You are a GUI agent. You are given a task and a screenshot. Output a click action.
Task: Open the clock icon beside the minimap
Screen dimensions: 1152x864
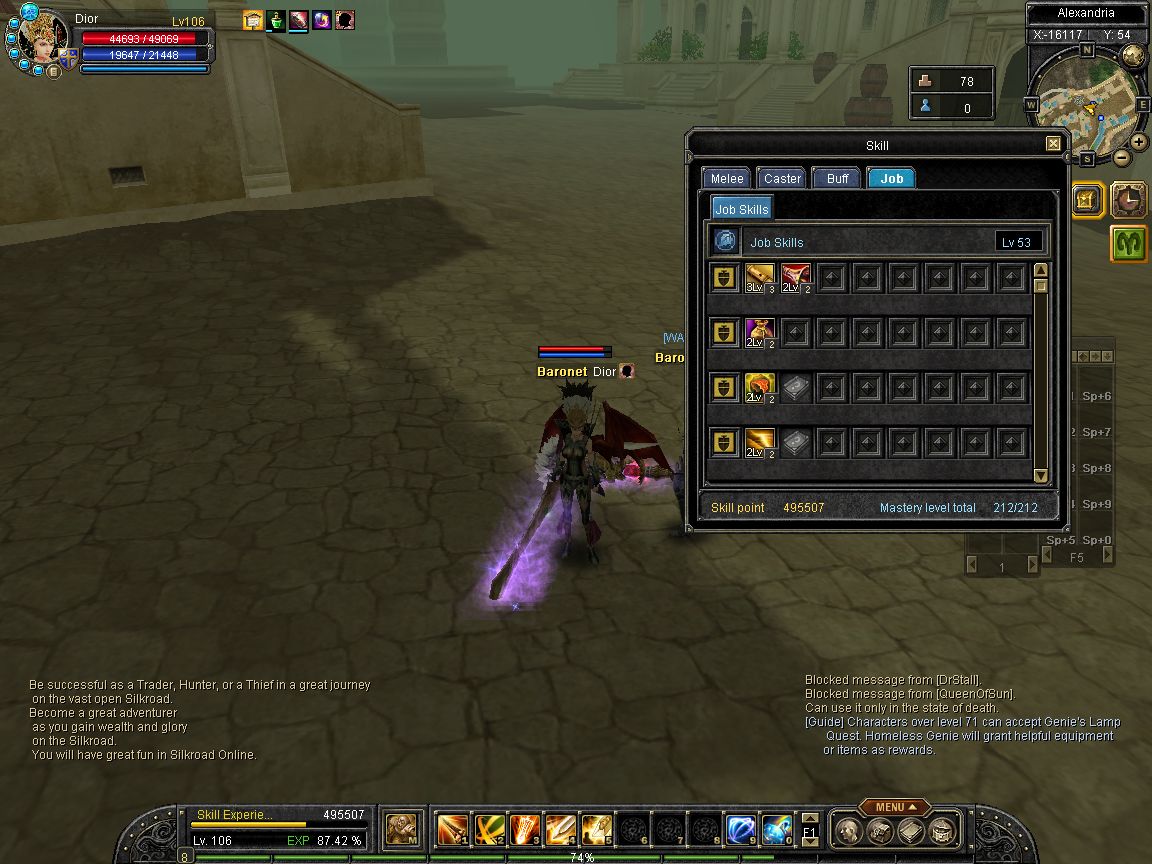tap(1129, 200)
